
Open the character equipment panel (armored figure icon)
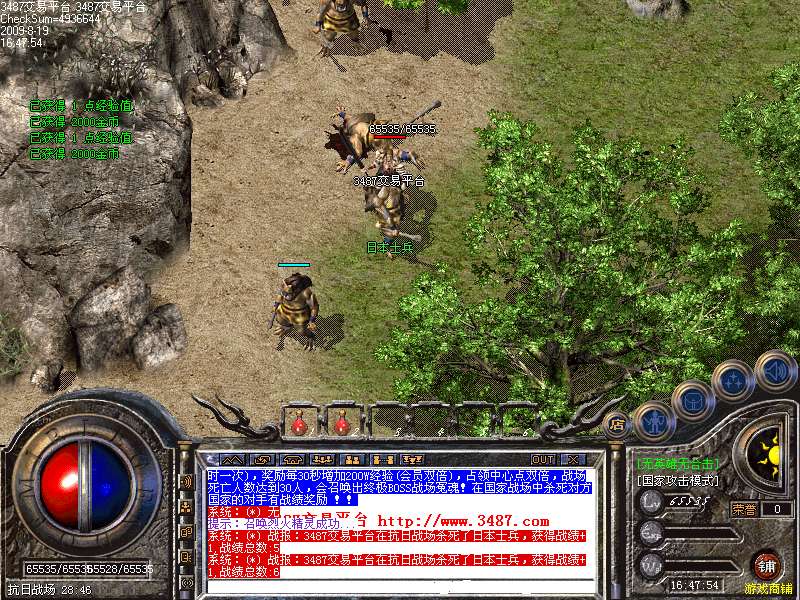point(655,421)
